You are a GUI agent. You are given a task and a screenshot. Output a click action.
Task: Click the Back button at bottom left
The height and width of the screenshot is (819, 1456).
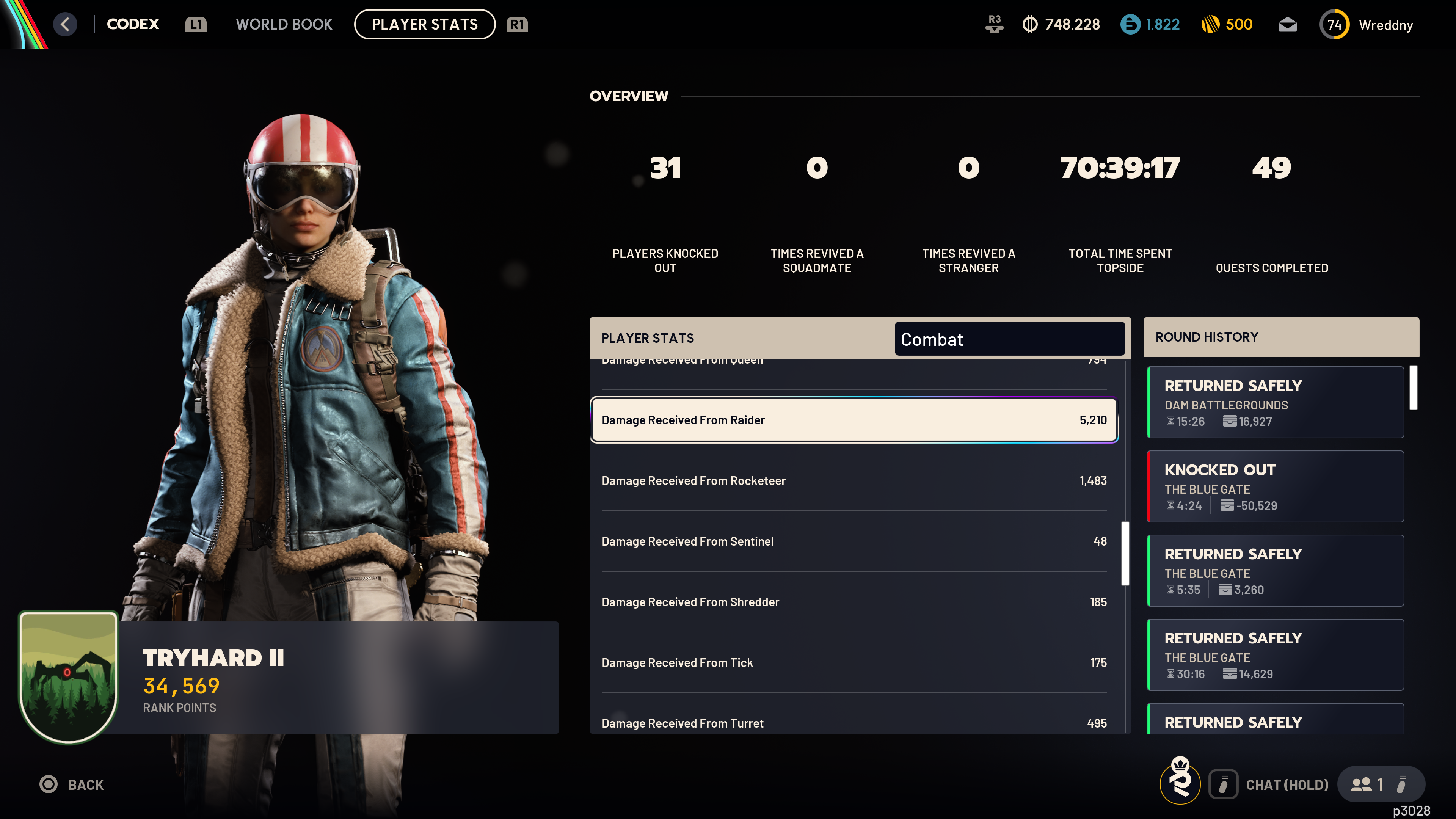(x=72, y=784)
